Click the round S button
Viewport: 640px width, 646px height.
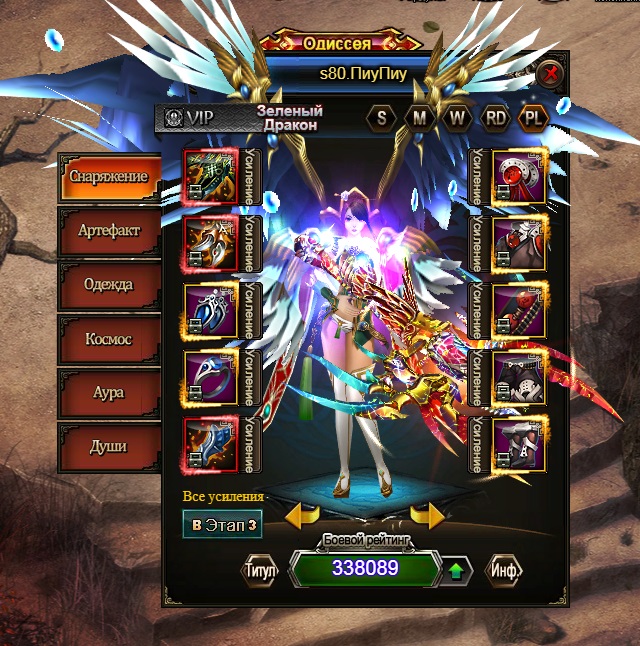(381, 117)
